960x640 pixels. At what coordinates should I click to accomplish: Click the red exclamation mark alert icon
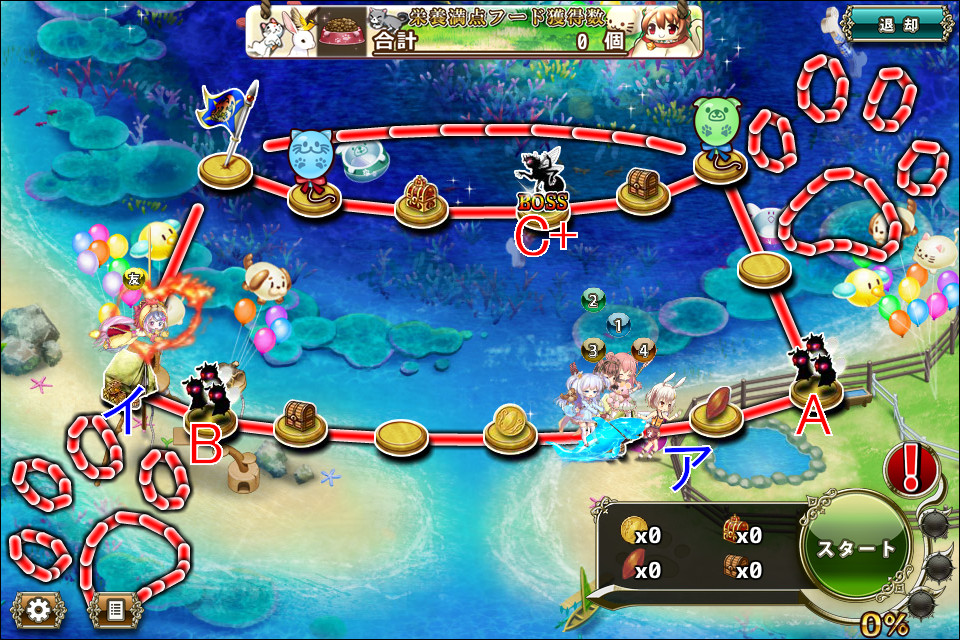coord(910,468)
